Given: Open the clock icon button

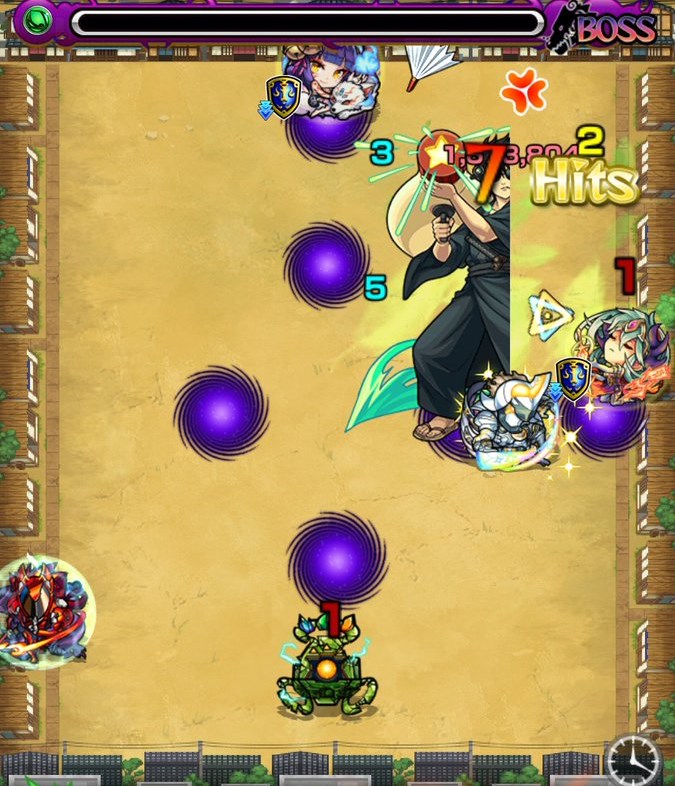Looking at the screenshot, I should click(632, 762).
